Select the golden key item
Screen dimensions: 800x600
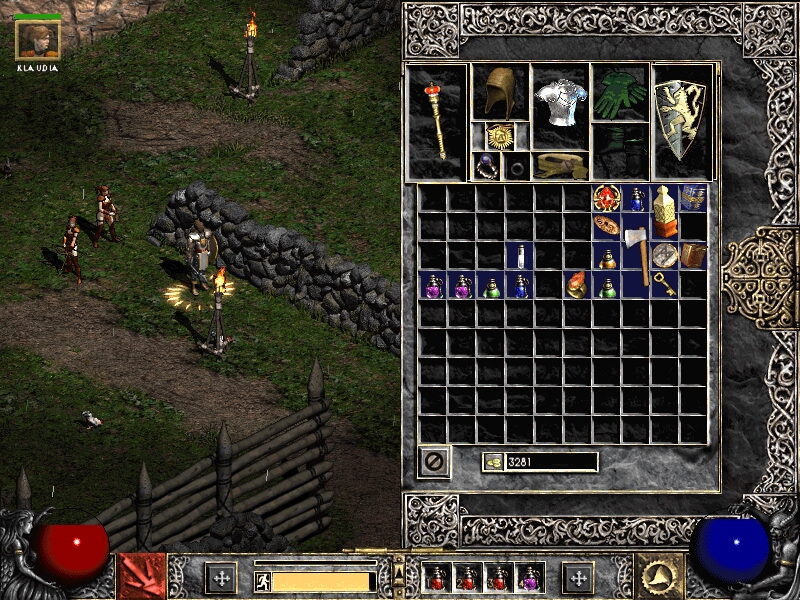click(665, 285)
